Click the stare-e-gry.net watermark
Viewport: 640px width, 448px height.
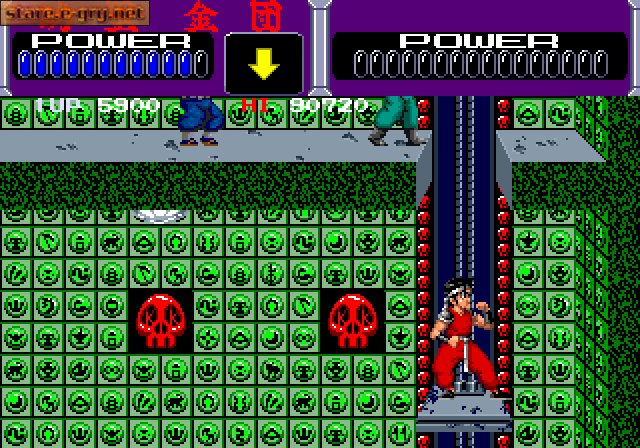pyautogui.click(x=75, y=13)
